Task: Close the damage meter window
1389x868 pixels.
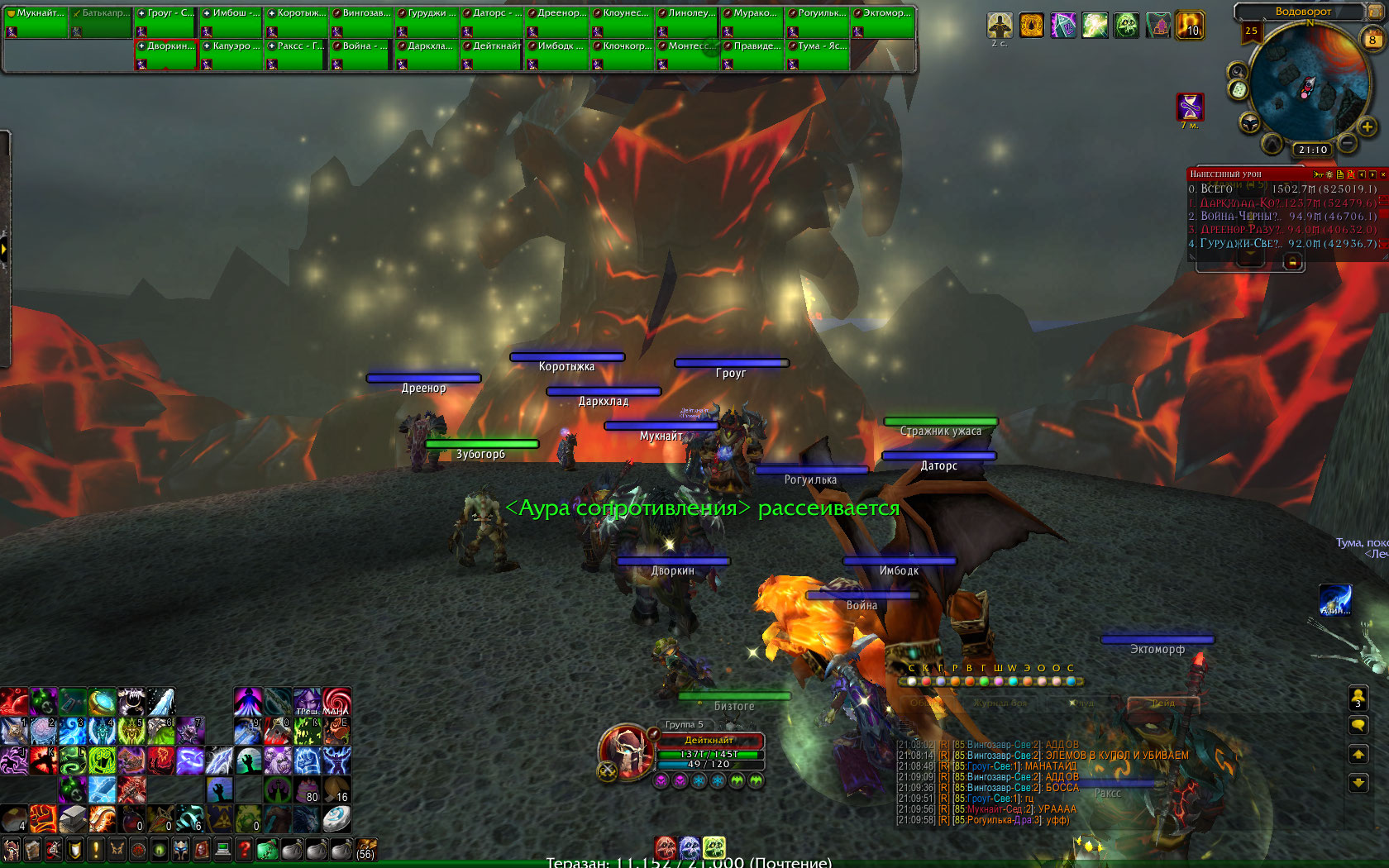Action: [x=1382, y=174]
